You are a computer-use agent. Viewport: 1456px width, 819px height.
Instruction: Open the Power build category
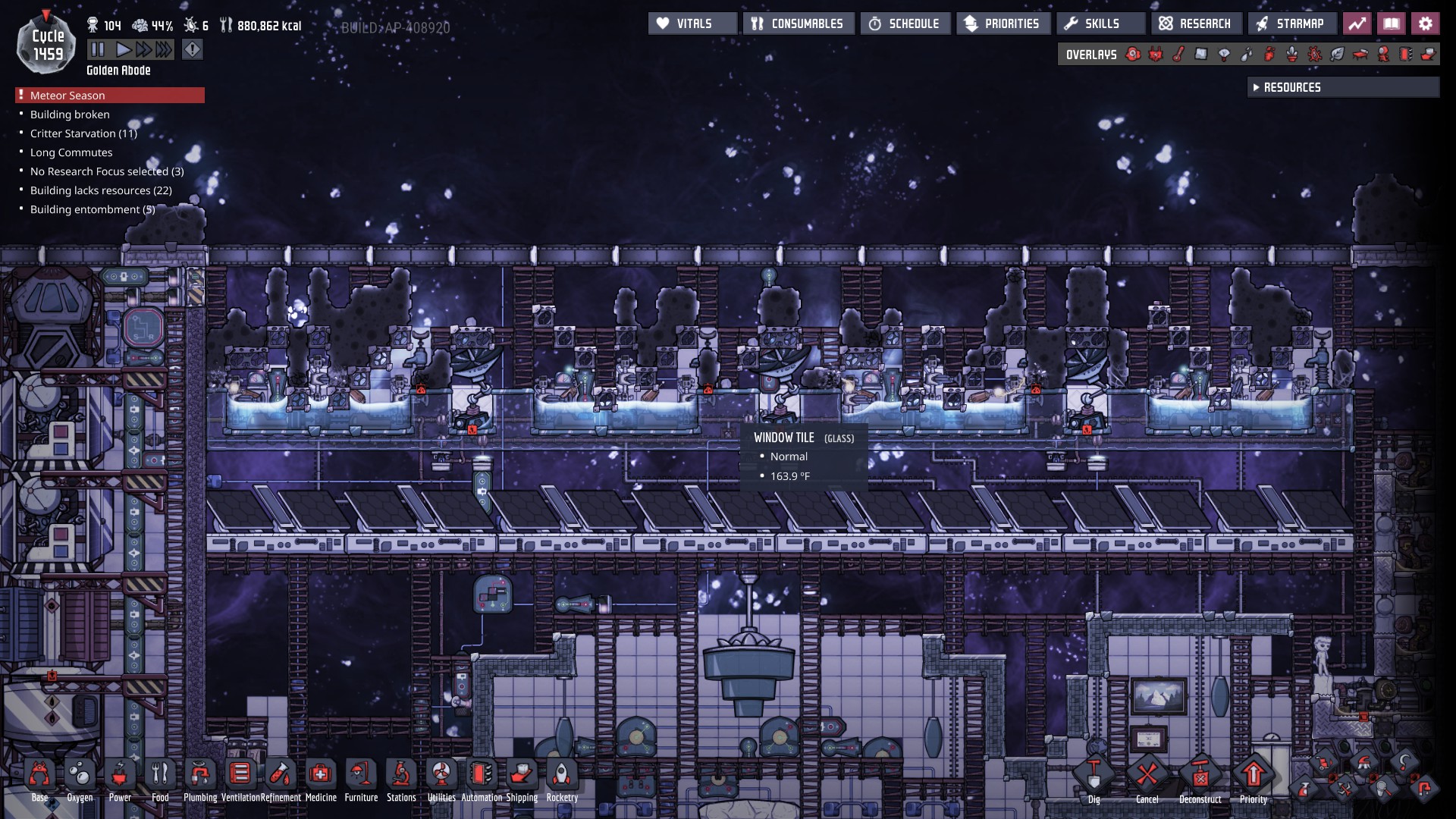120,776
